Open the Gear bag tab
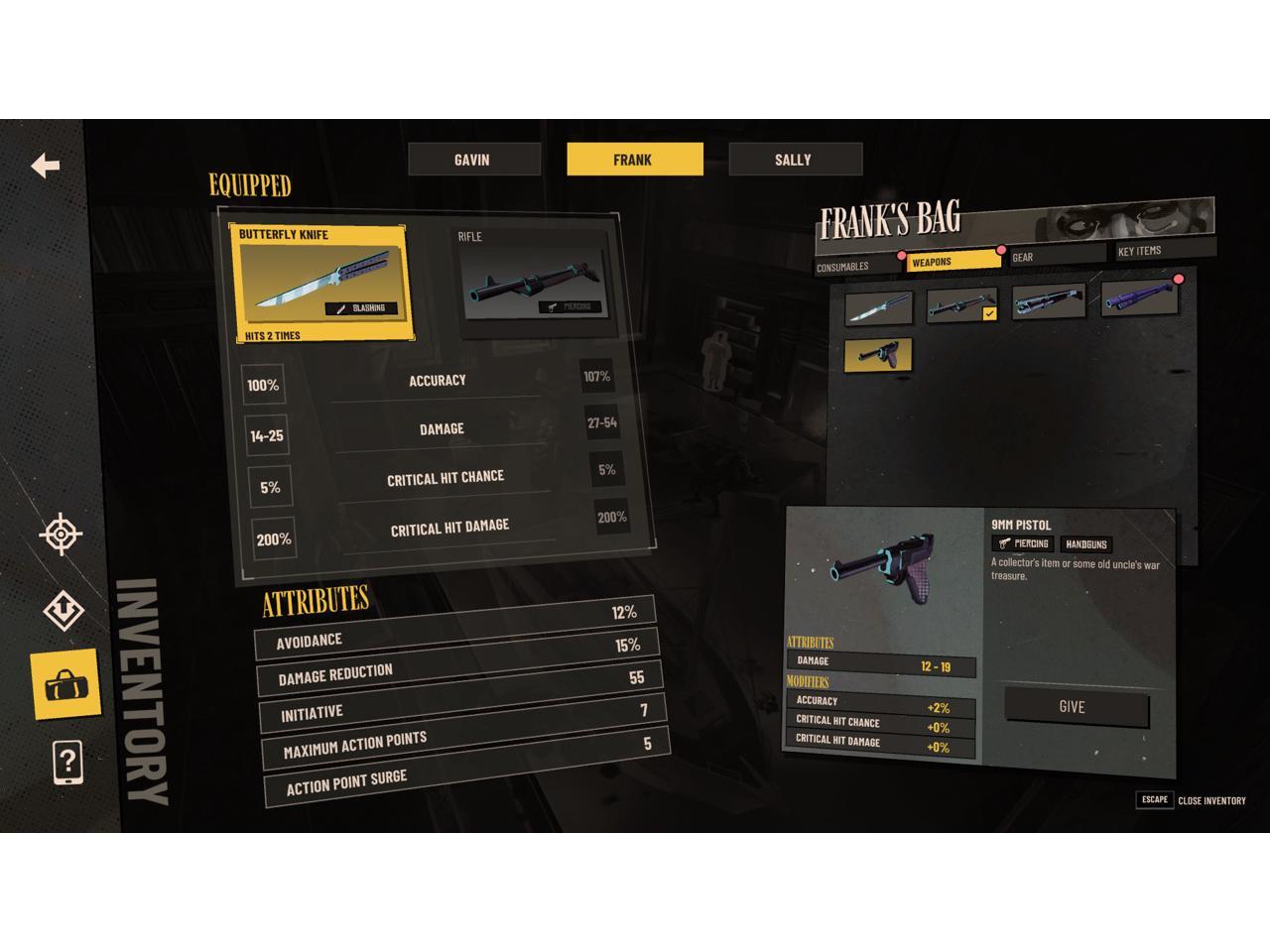 tap(1056, 256)
